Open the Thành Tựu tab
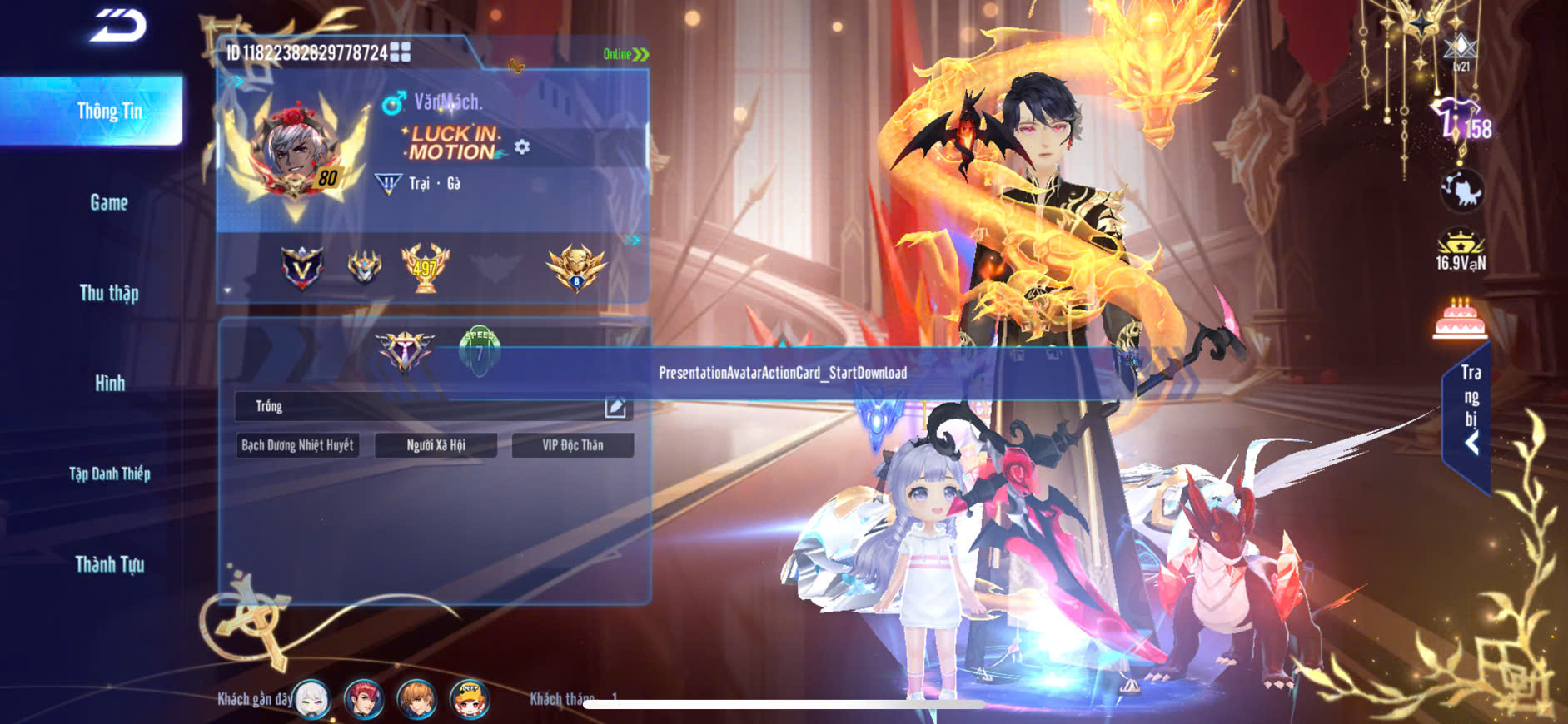Image resolution: width=1568 pixels, height=724 pixels. coord(109,564)
